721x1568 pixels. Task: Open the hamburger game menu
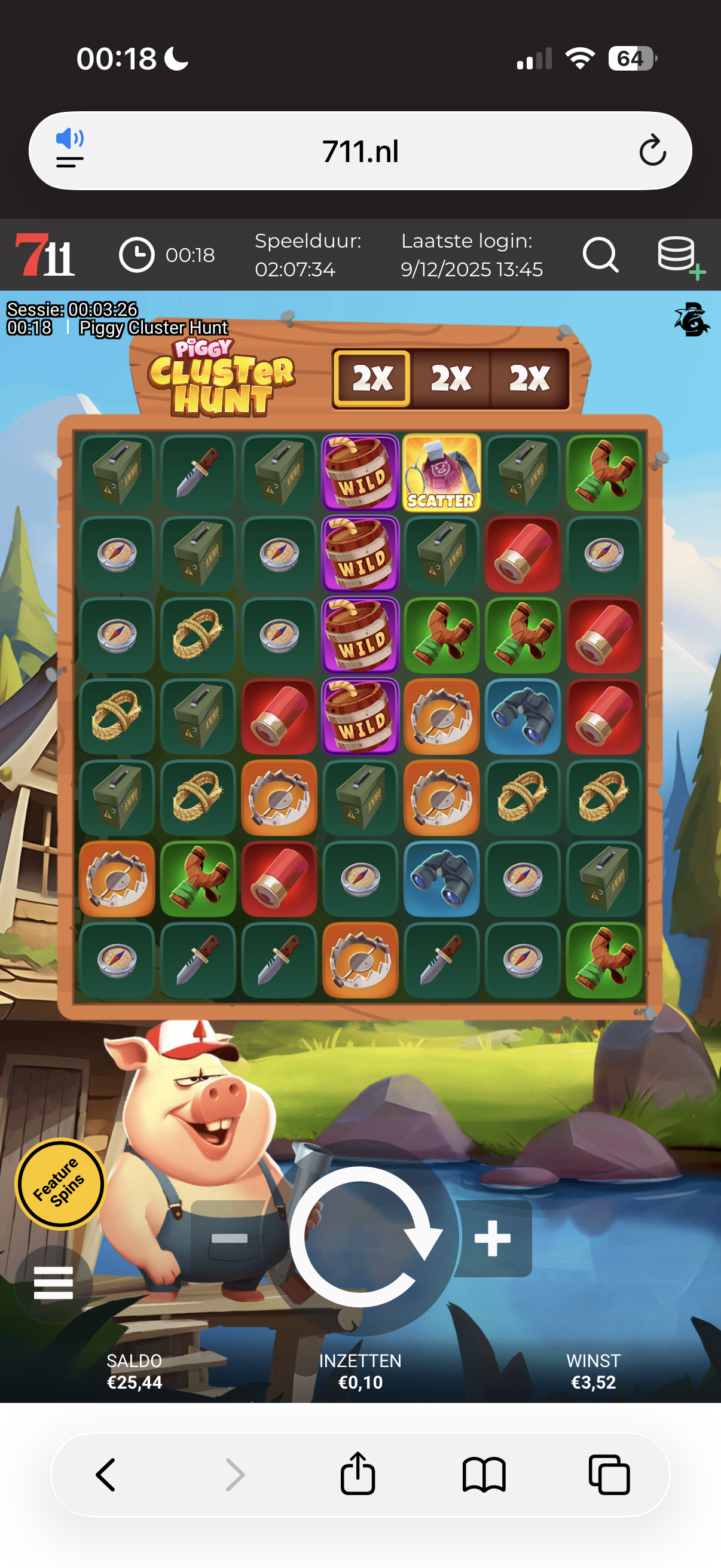54,1283
